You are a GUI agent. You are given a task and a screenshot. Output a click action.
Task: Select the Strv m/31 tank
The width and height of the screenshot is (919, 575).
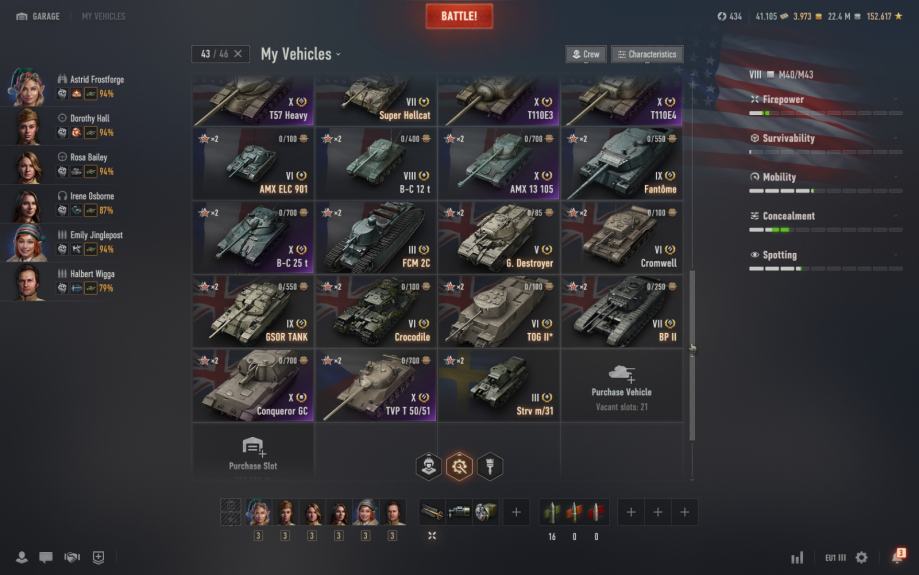(x=499, y=385)
